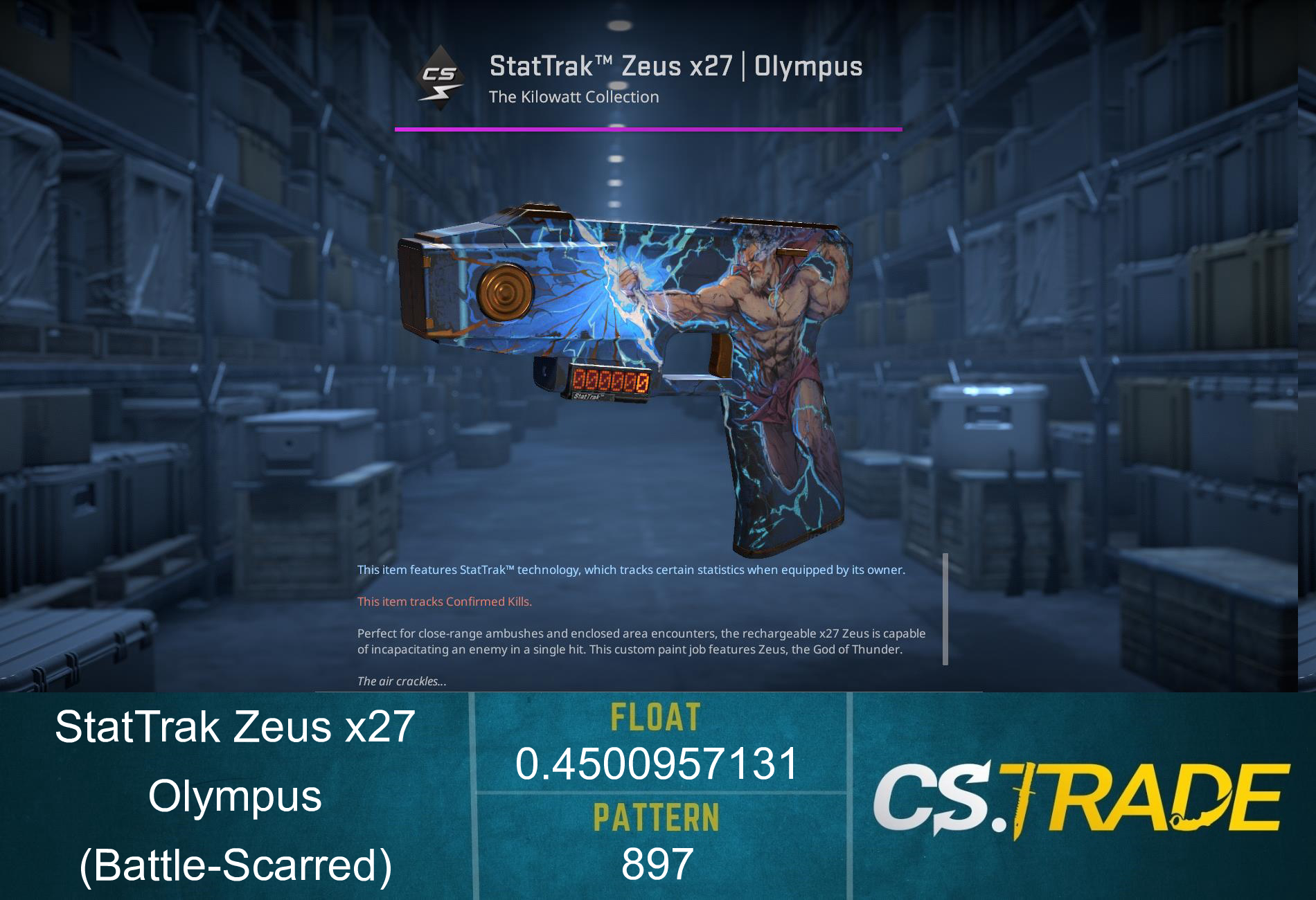The width and height of the screenshot is (1316, 900).
Task: Expand The Kilowatt Collection entry
Action: point(573,97)
